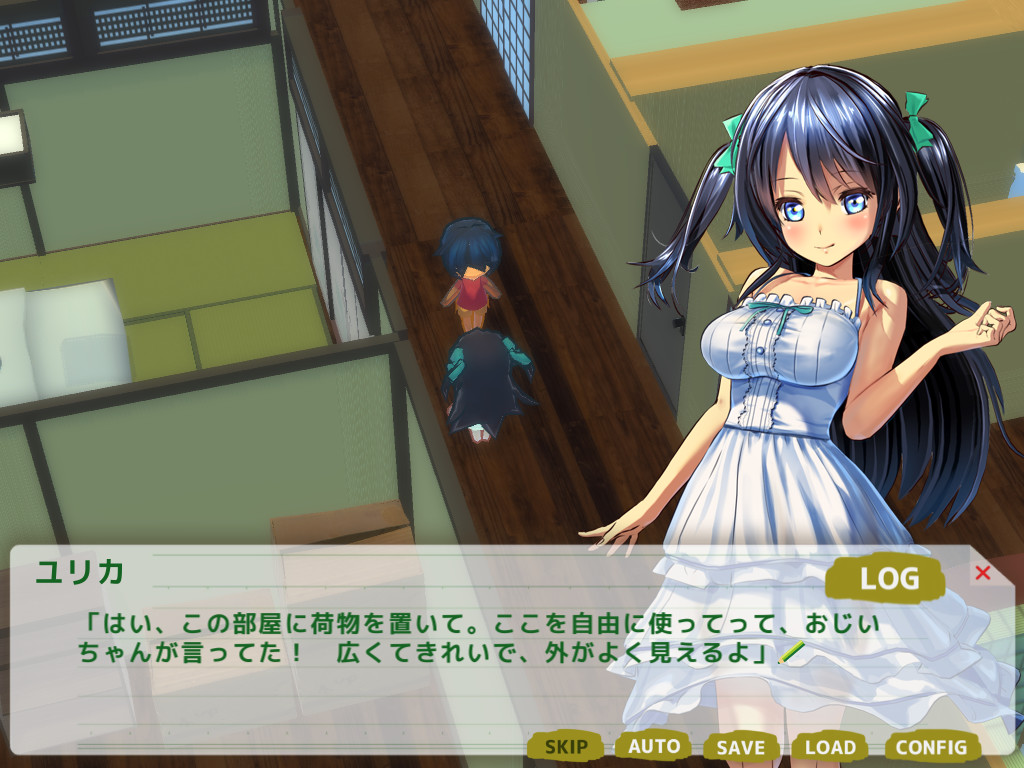Image resolution: width=1024 pixels, height=768 pixels.
Task: Open the LOG backlog
Action: (888, 577)
